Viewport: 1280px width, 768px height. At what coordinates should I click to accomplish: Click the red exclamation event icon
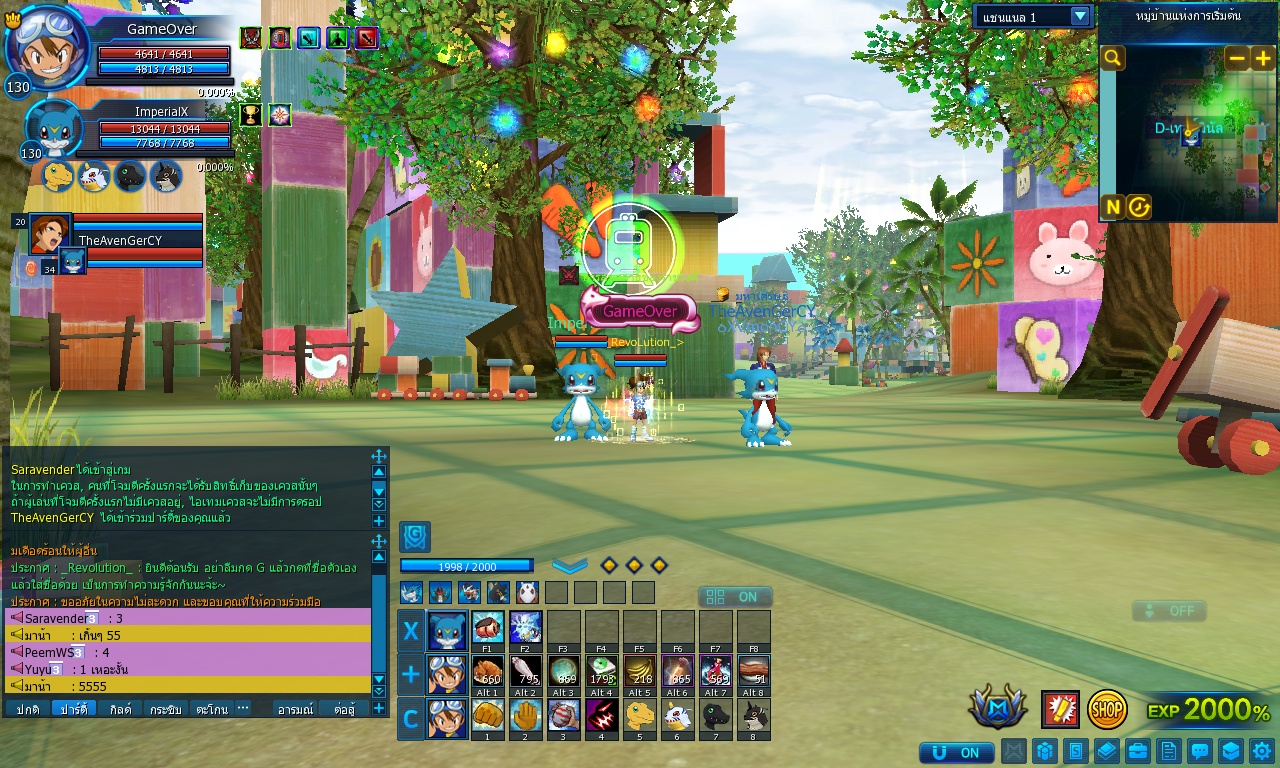coord(1060,709)
